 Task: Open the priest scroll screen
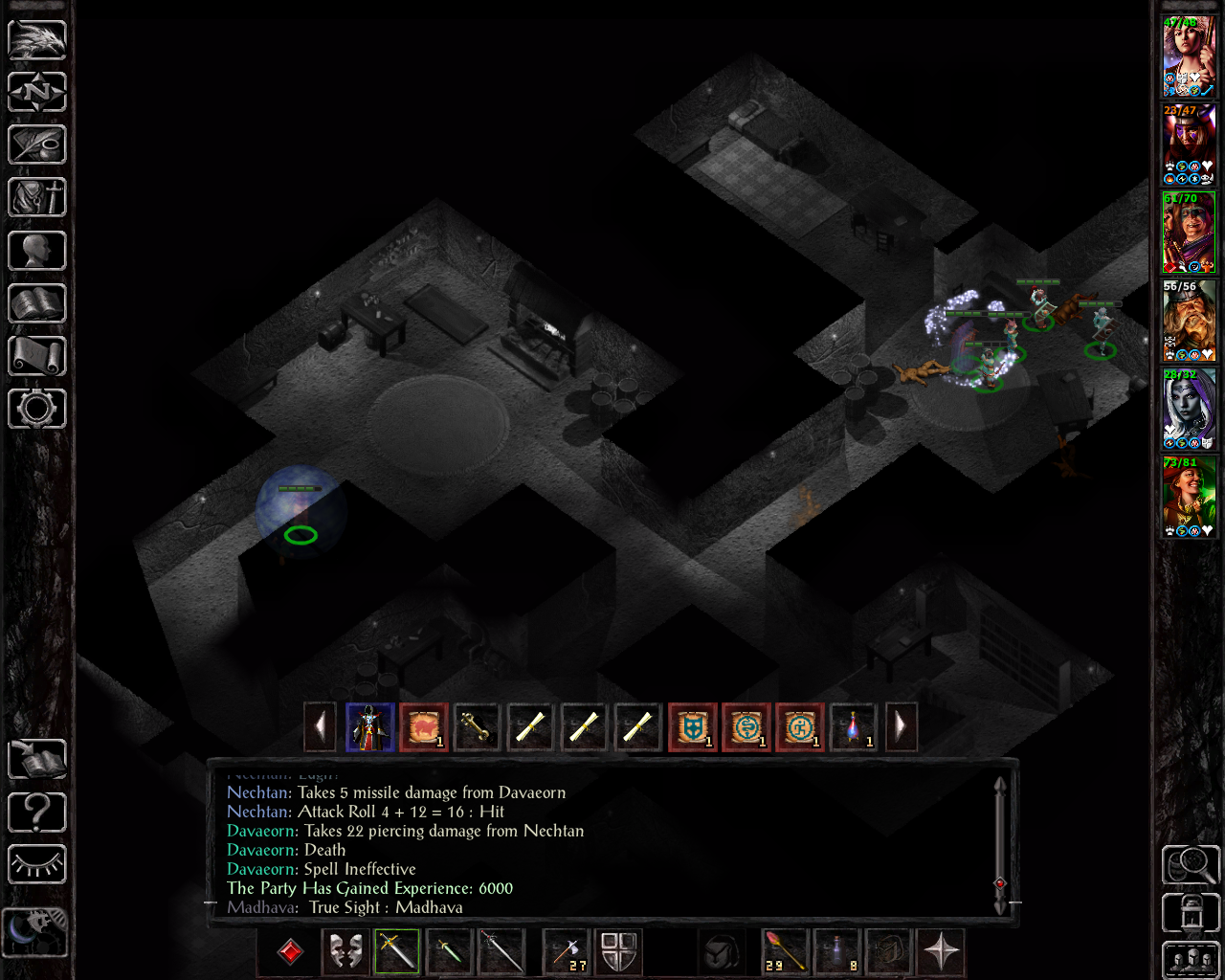[x=37, y=356]
